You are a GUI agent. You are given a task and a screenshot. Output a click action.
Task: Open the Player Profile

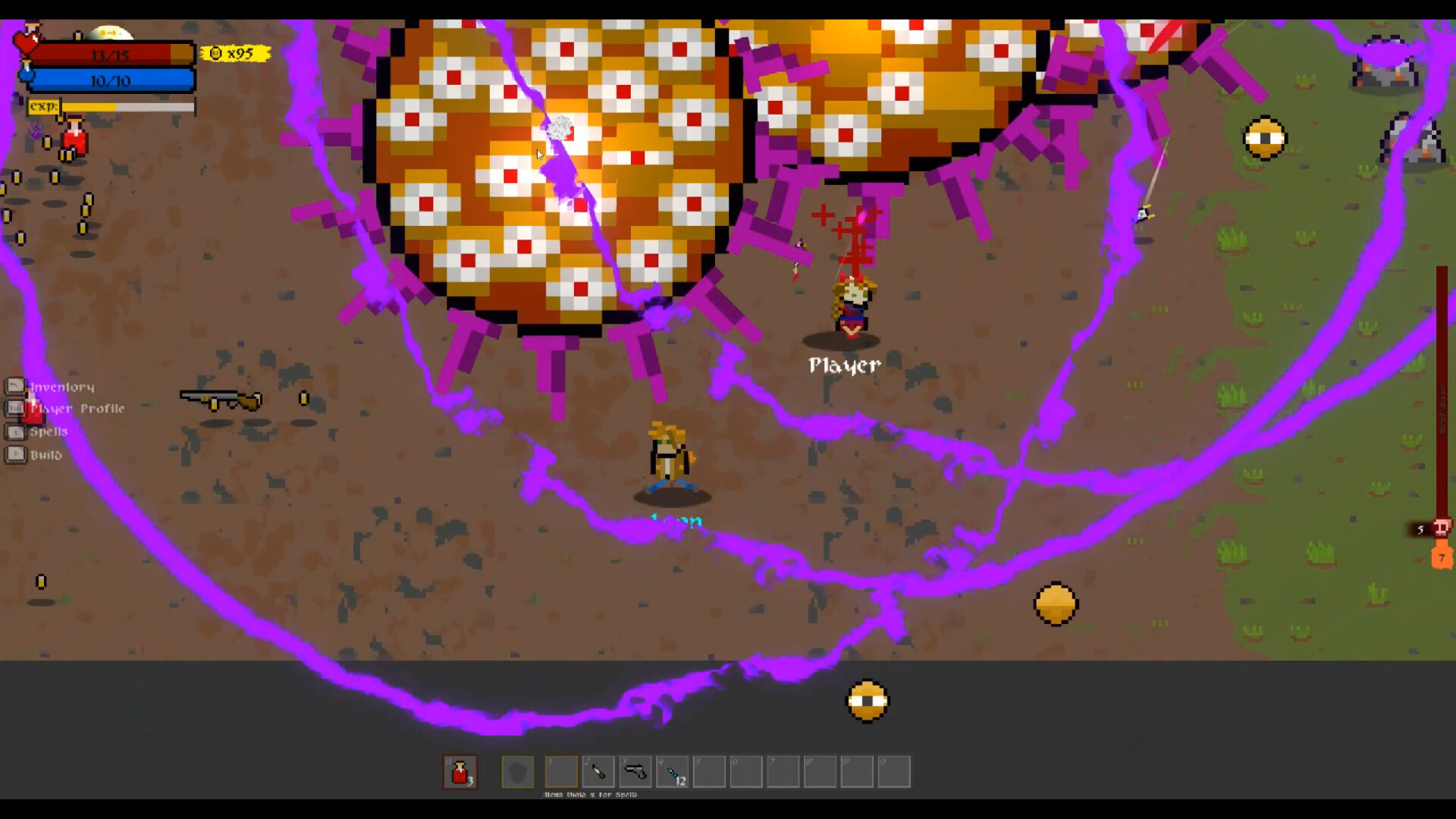click(76, 409)
